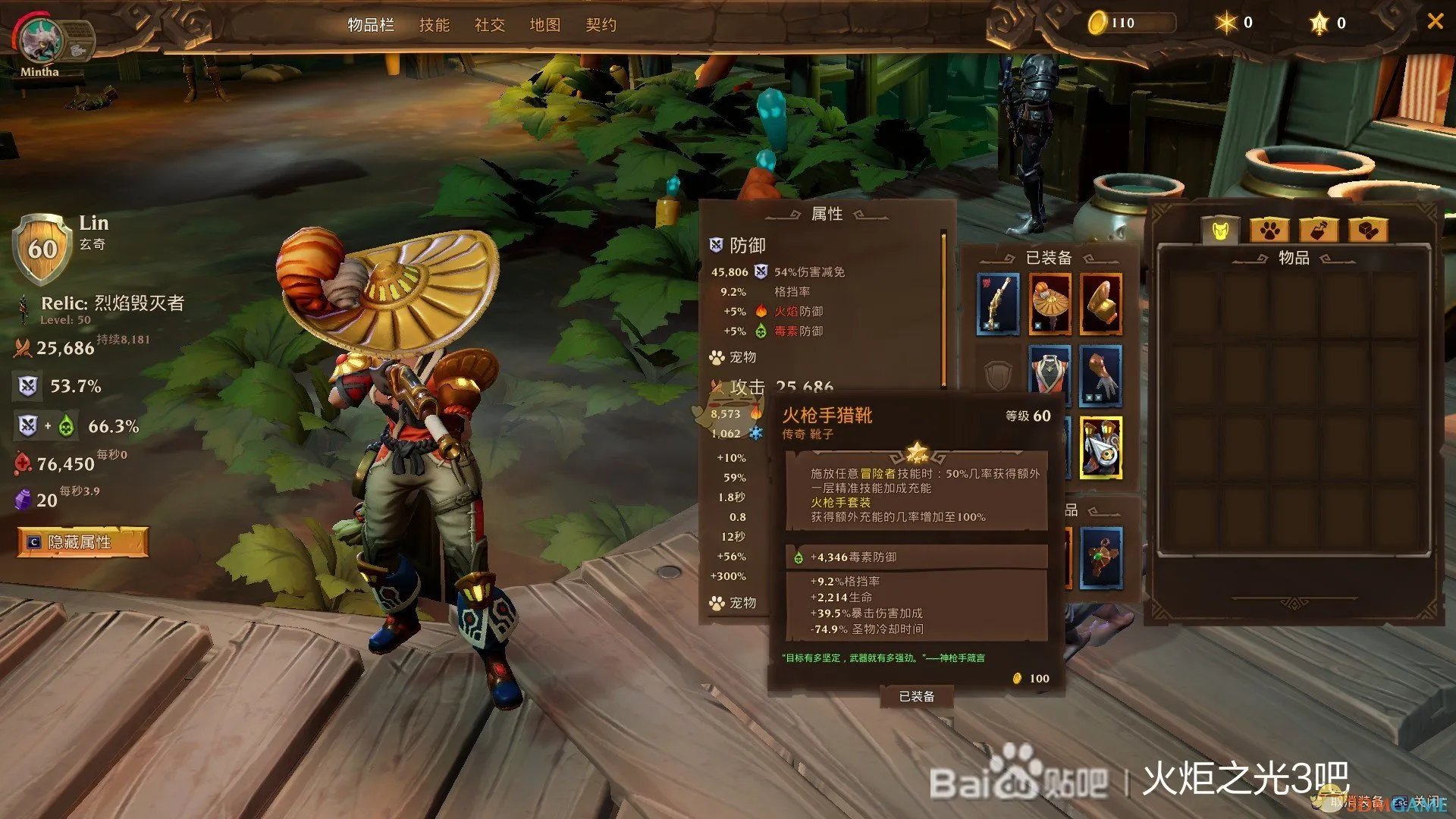Image resolution: width=1456 pixels, height=819 pixels.
Task: Open the pet paw inventory tab icon
Action: [x=1271, y=231]
